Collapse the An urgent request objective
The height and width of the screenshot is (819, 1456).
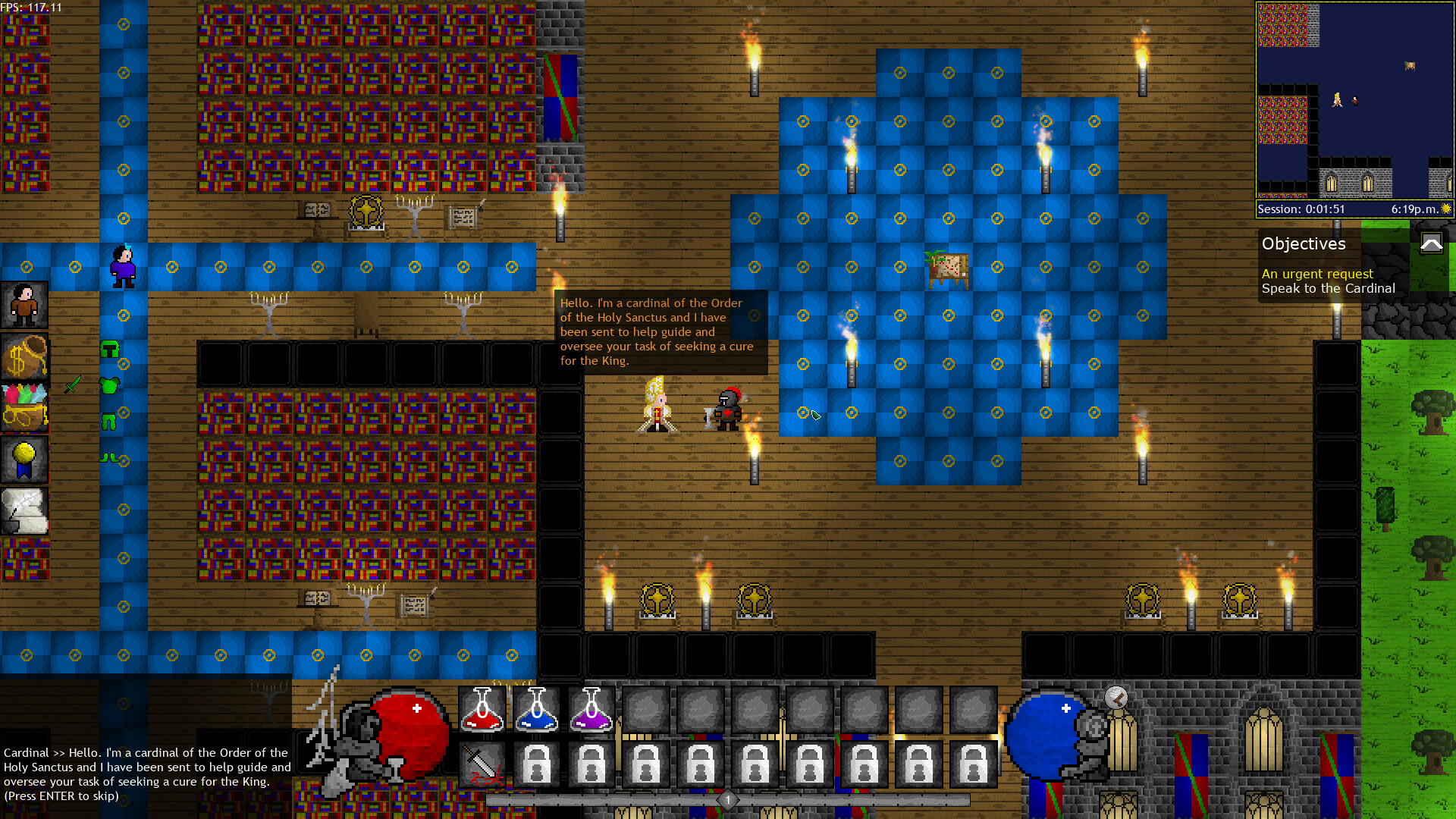click(1317, 274)
